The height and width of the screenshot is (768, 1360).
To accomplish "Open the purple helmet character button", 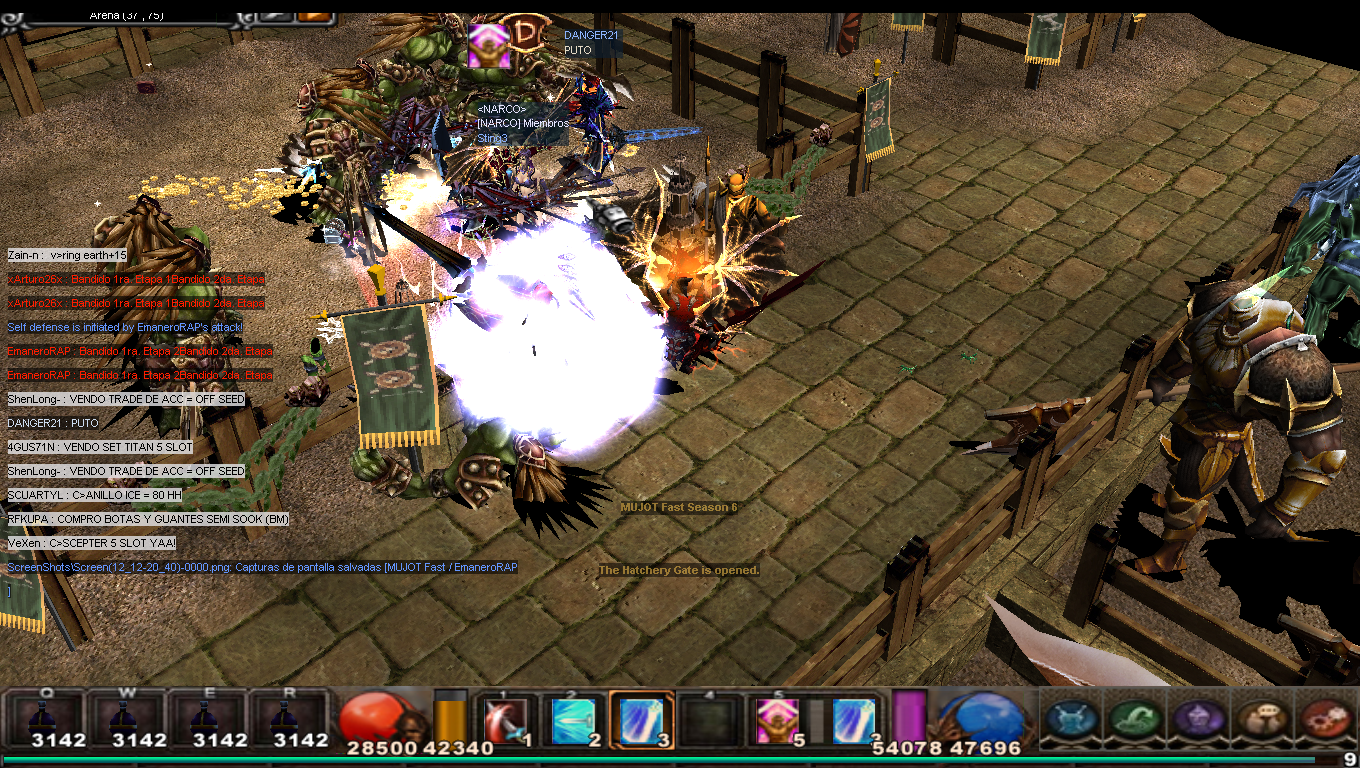I will [x=1196, y=718].
